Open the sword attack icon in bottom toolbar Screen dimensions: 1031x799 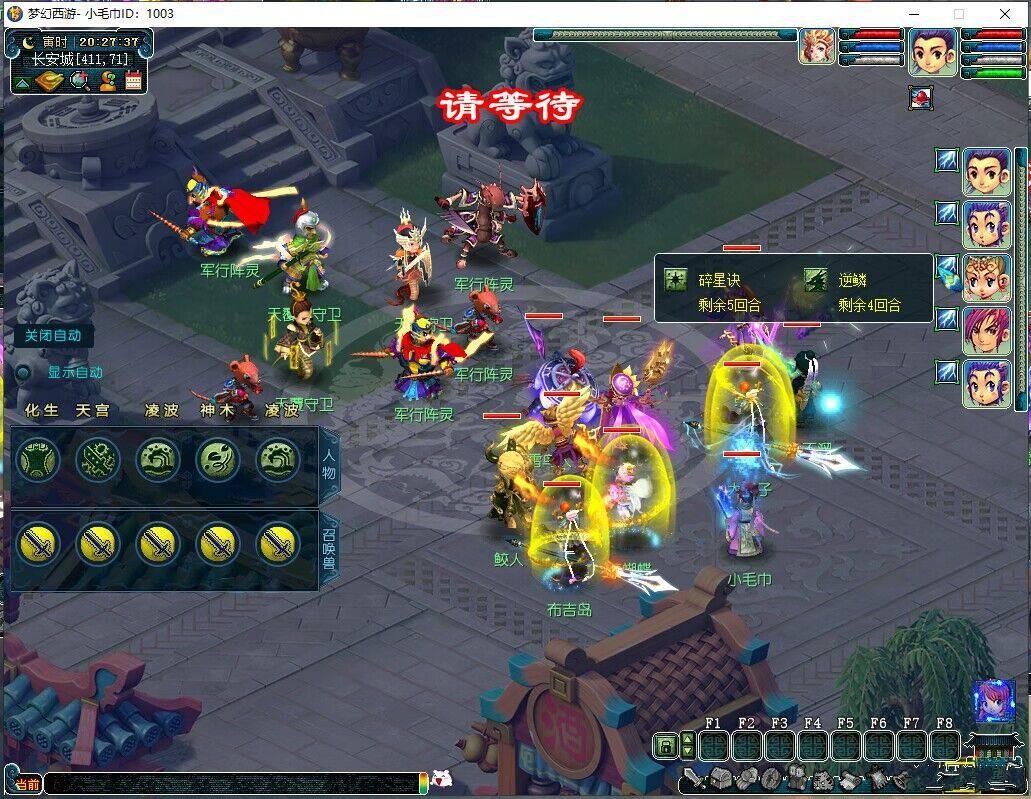tap(694, 778)
